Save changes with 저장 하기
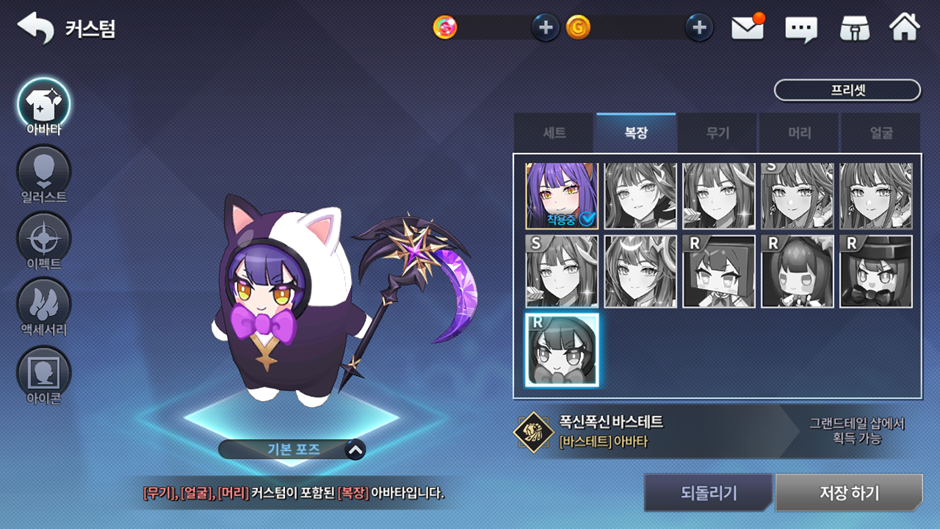940x529 pixels. pos(849,493)
